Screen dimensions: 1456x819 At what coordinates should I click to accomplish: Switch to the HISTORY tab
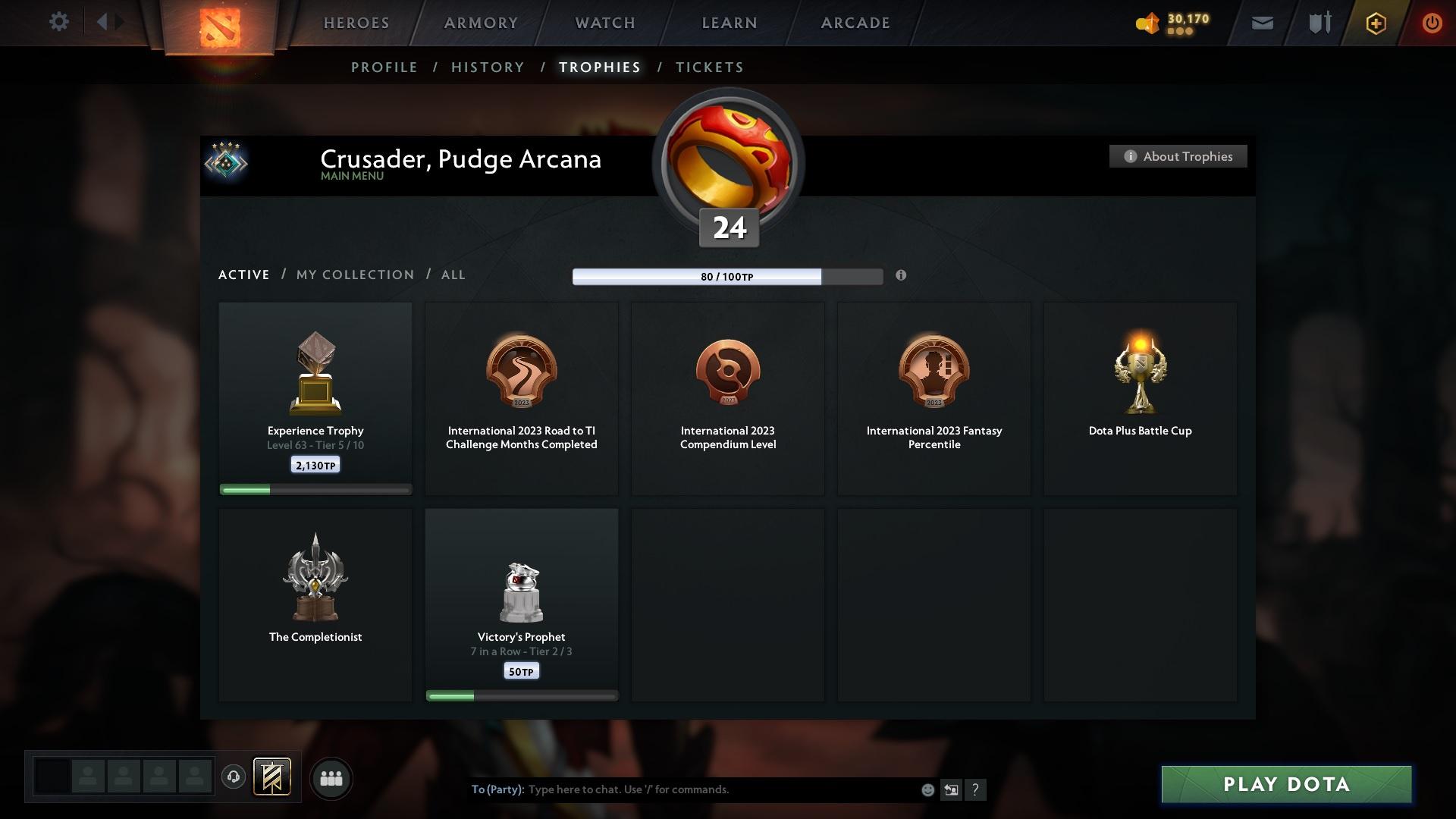(487, 67)
